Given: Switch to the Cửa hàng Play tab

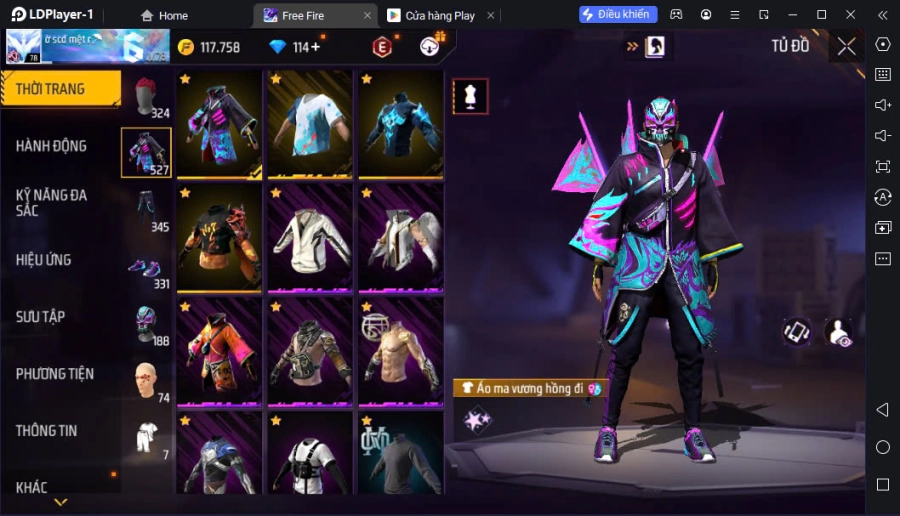Looking at the screenshot, I should 432,15.
